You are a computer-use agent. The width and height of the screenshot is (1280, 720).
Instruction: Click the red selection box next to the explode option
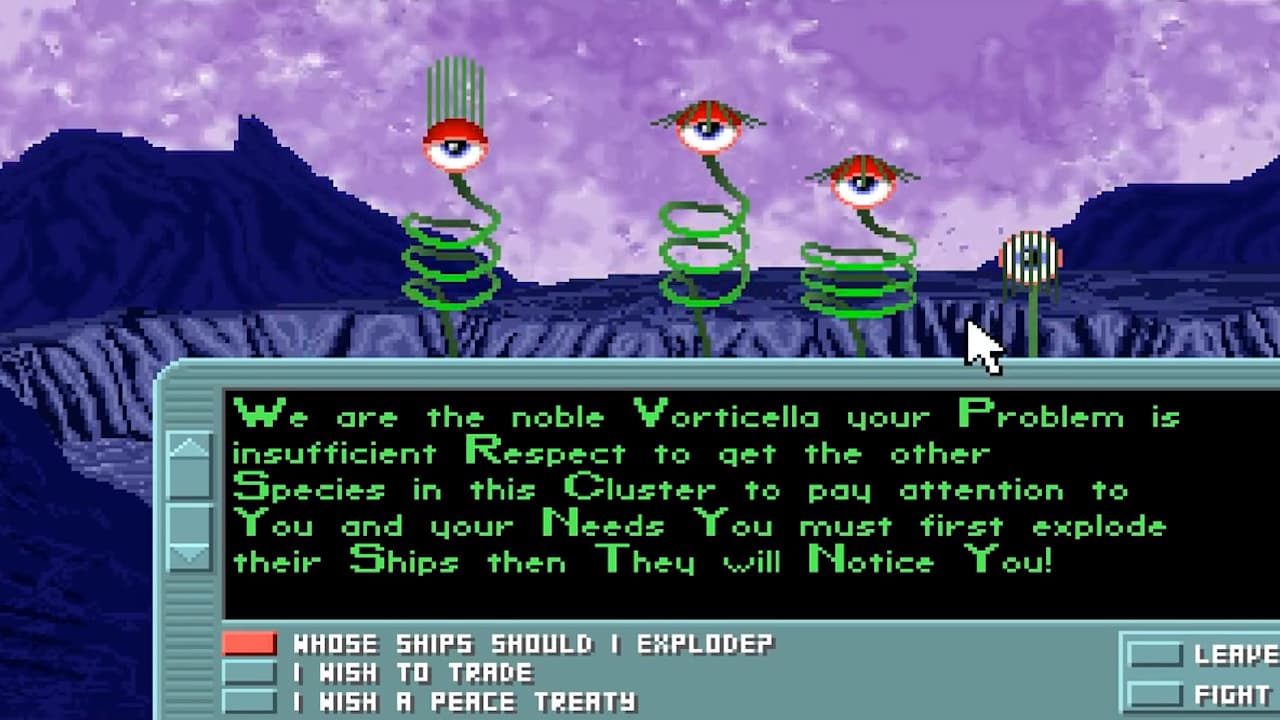pyautogui.click(x=250, y=644)
